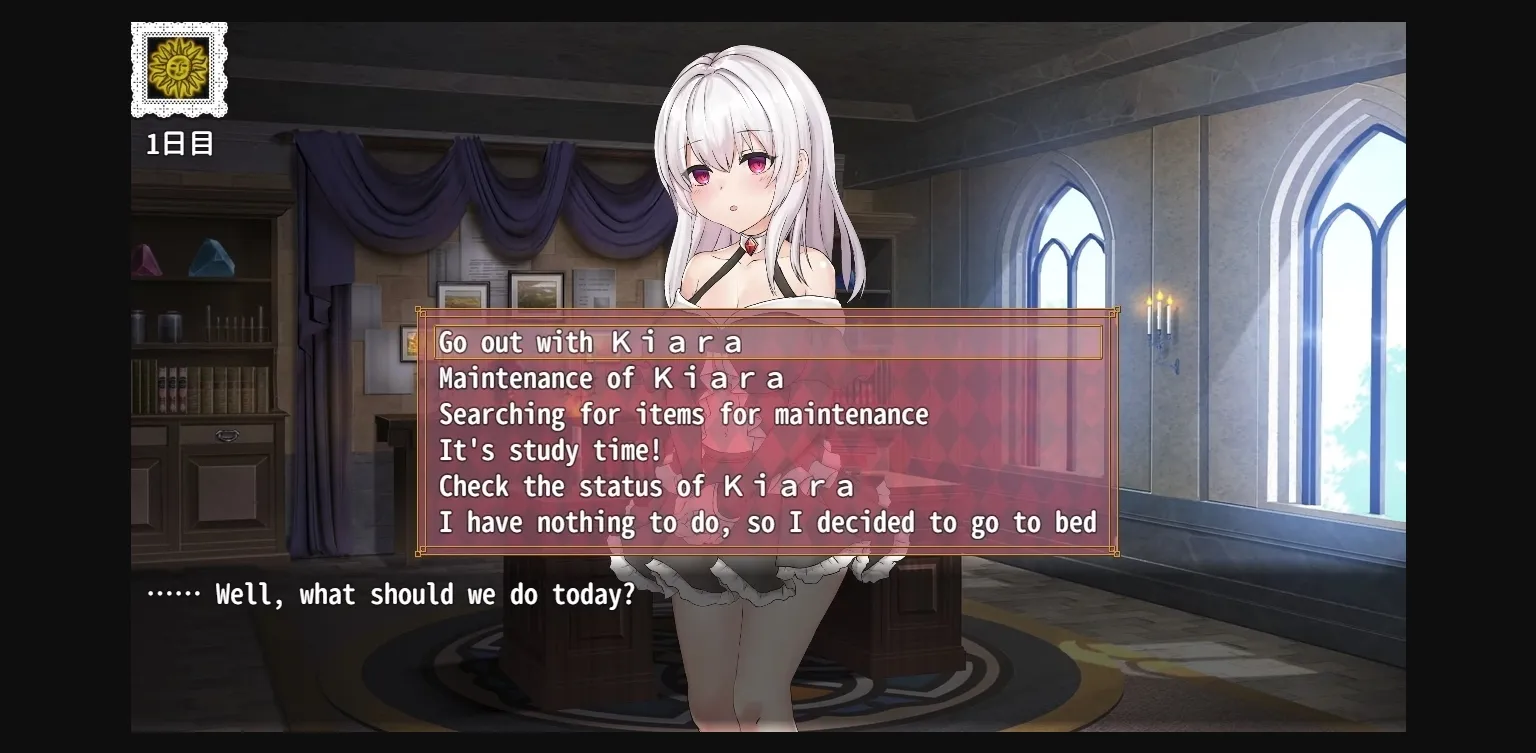Viewport: 1536px width, 753px height.
Task: Choose Check the status of Kiara
Action: pyautogui.click(x=645, y=486)
